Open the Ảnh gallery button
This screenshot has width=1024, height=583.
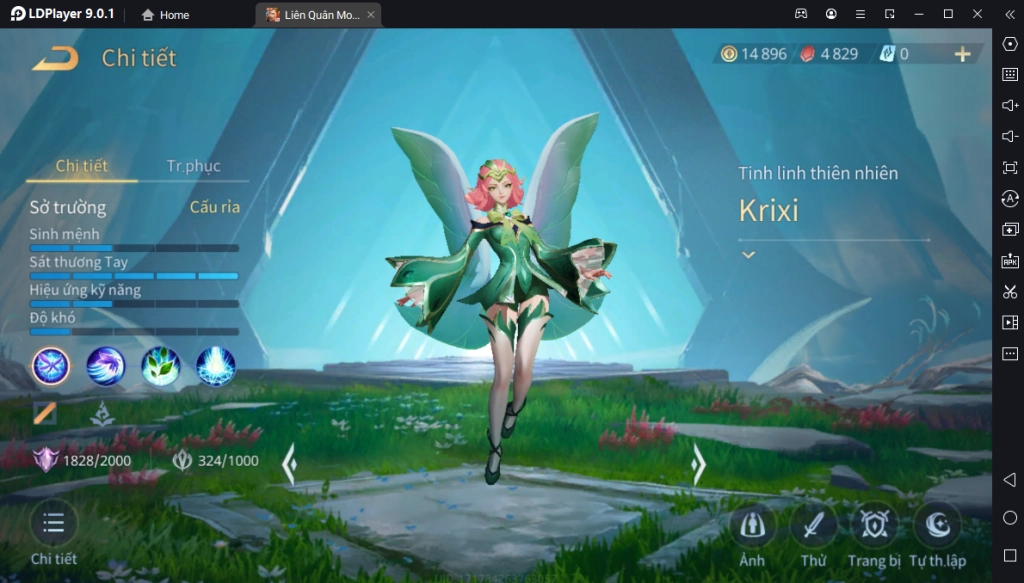[752, 526]
